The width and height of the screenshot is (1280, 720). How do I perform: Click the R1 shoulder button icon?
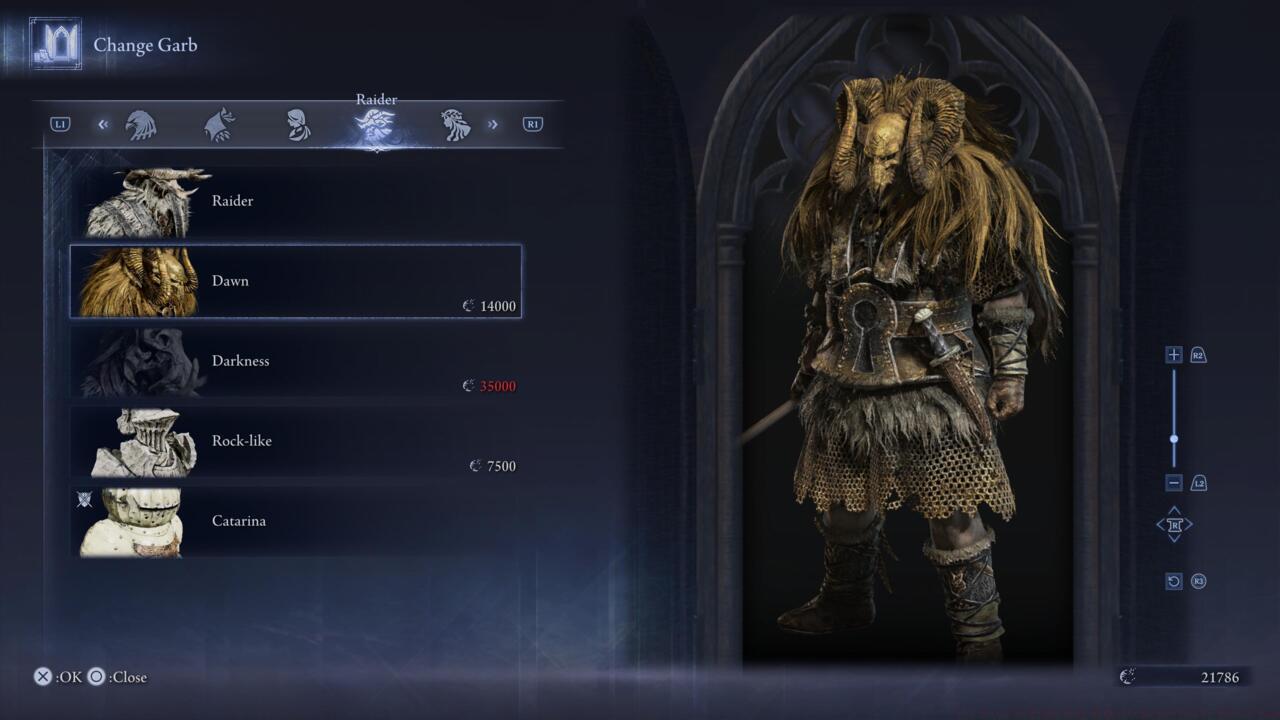point(531,123)
